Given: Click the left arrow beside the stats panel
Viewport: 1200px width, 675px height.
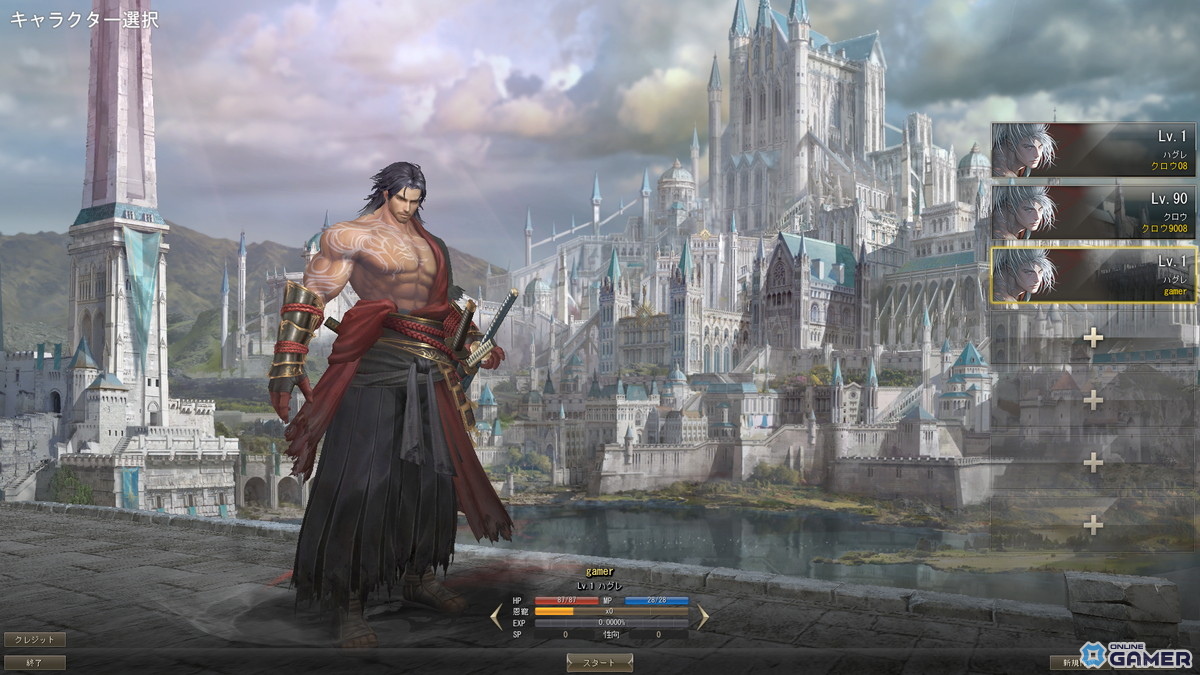Looking at the screenshot, I should [x=496, y=616].
